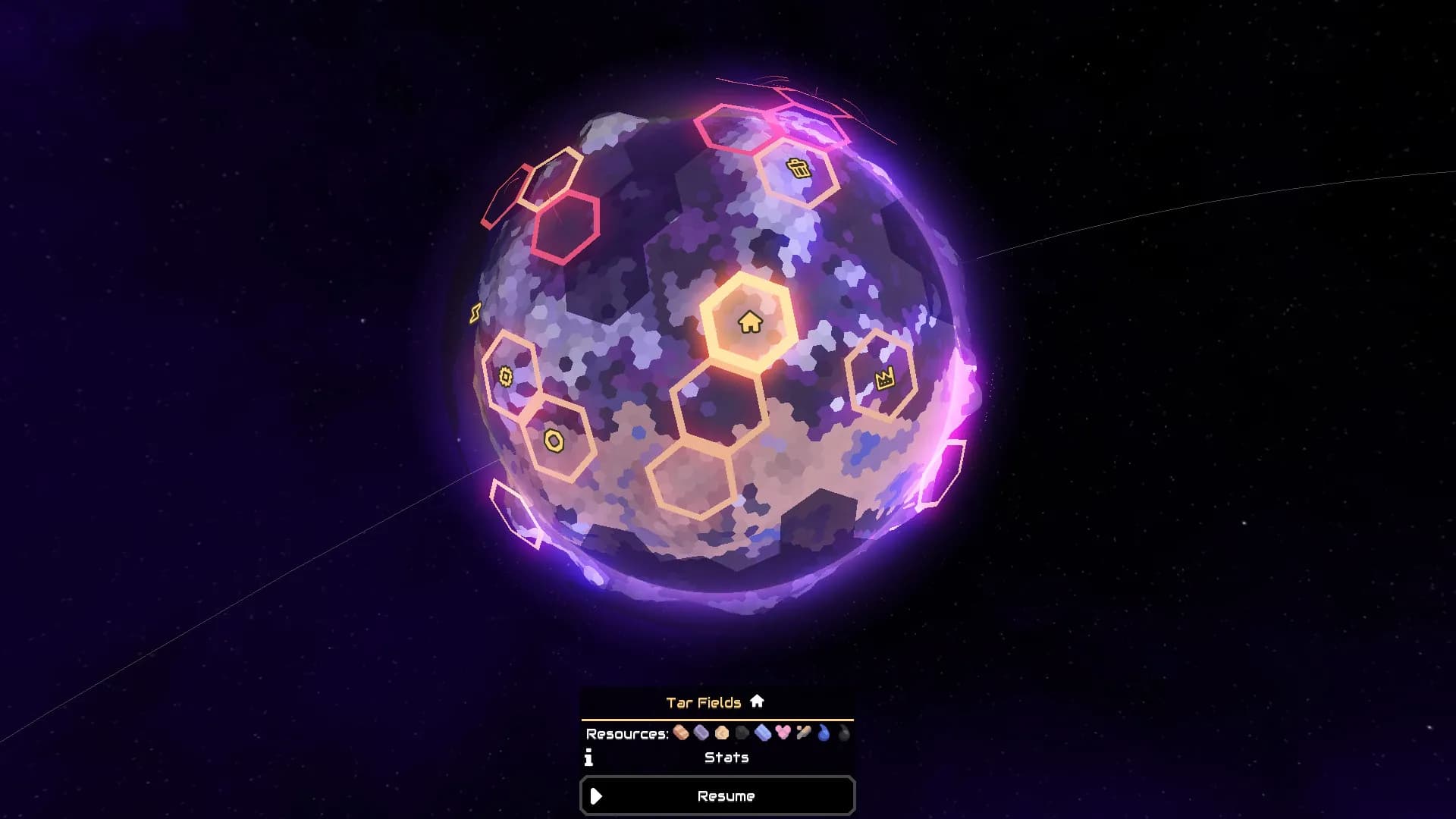Open the Stats panel

[726, 758]
